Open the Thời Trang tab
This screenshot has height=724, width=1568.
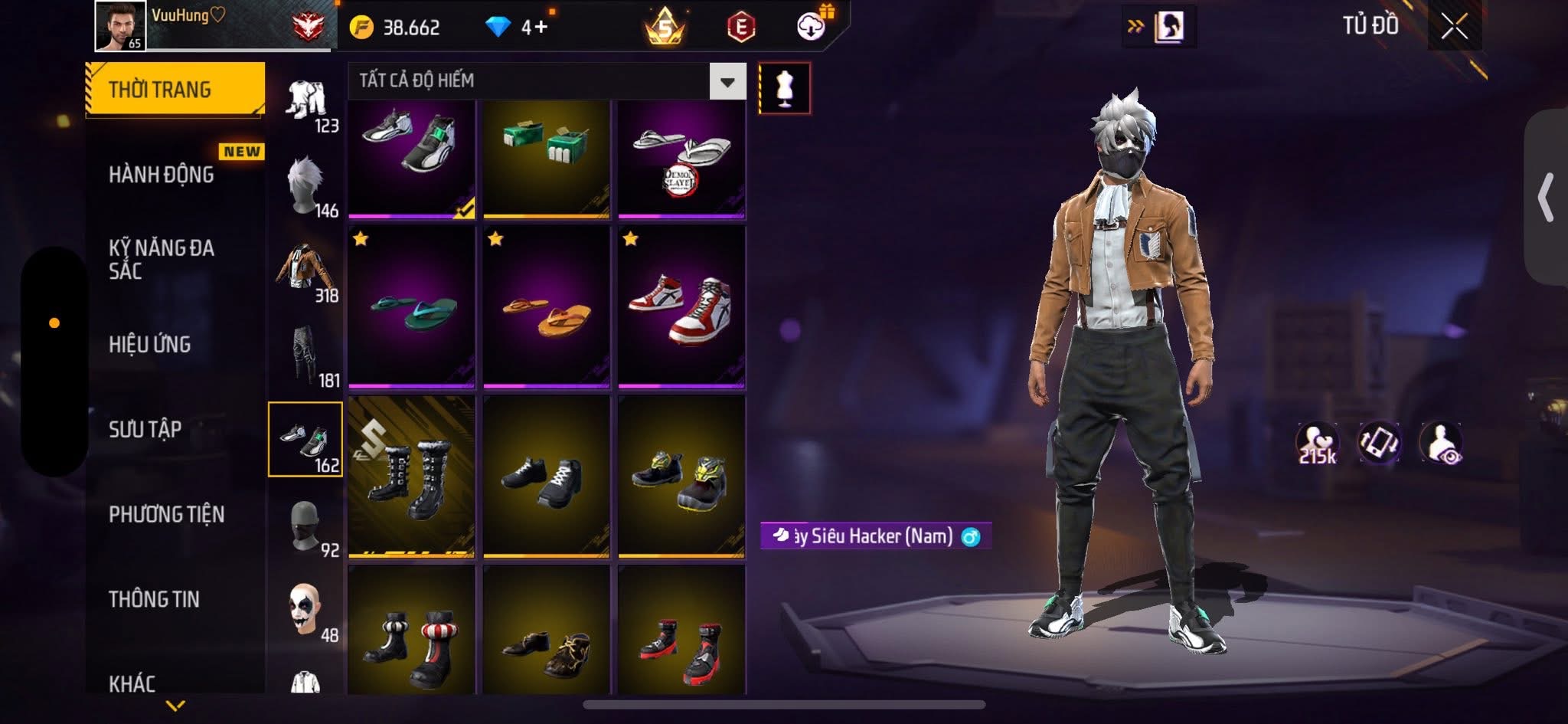(175, 90)
